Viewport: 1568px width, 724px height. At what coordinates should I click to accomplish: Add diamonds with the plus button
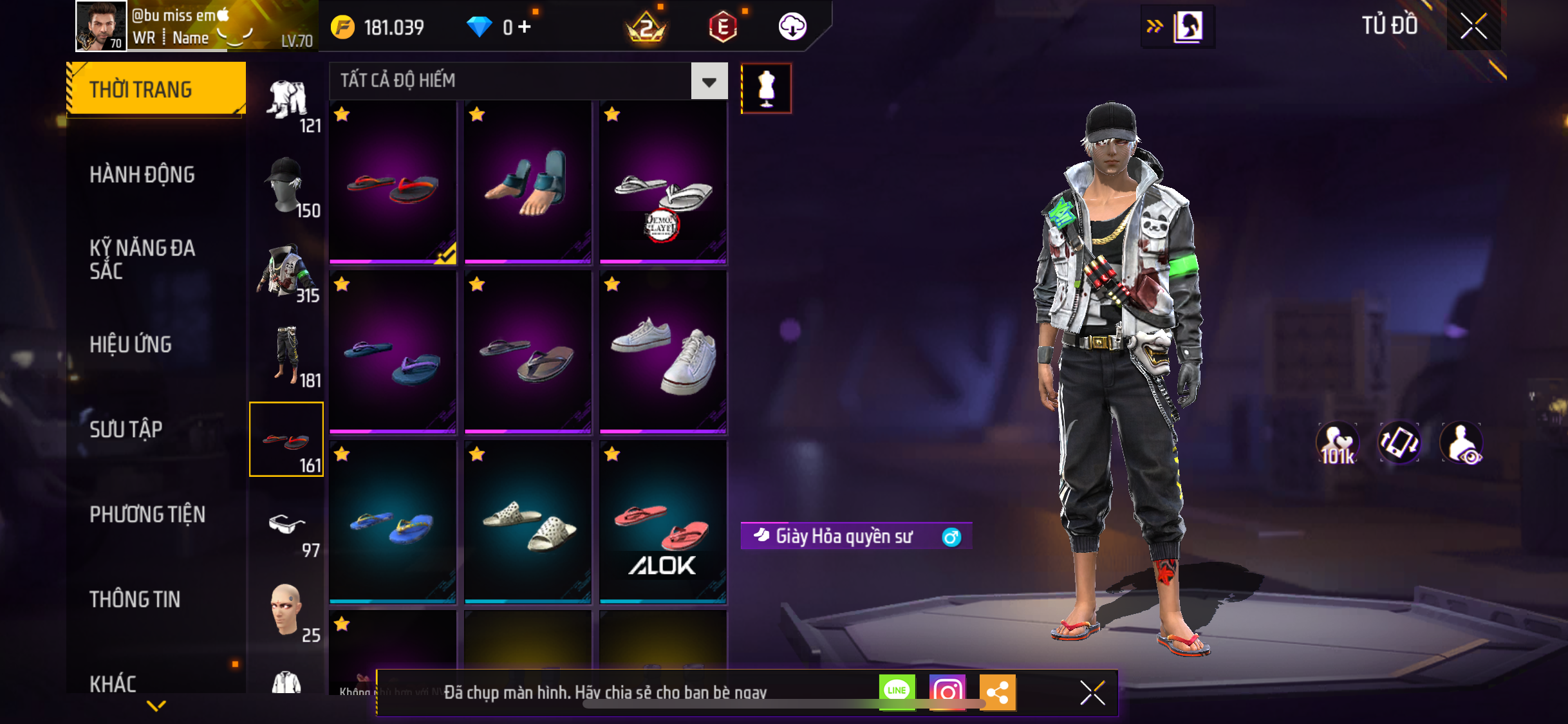pos(525,27)
